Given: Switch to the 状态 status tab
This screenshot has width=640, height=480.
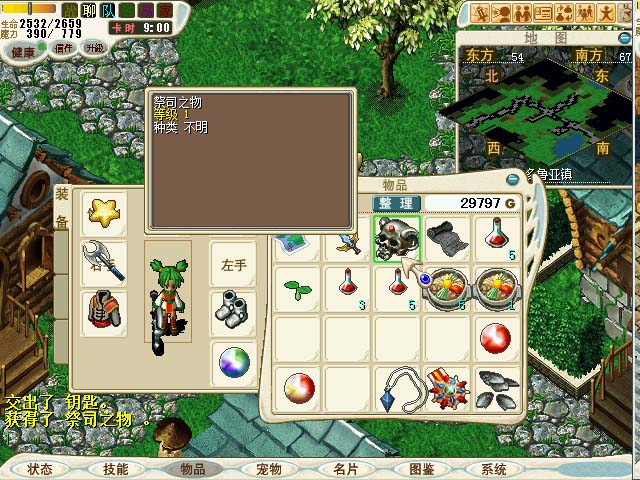Looking at the screenshot, I should (40, 469).
